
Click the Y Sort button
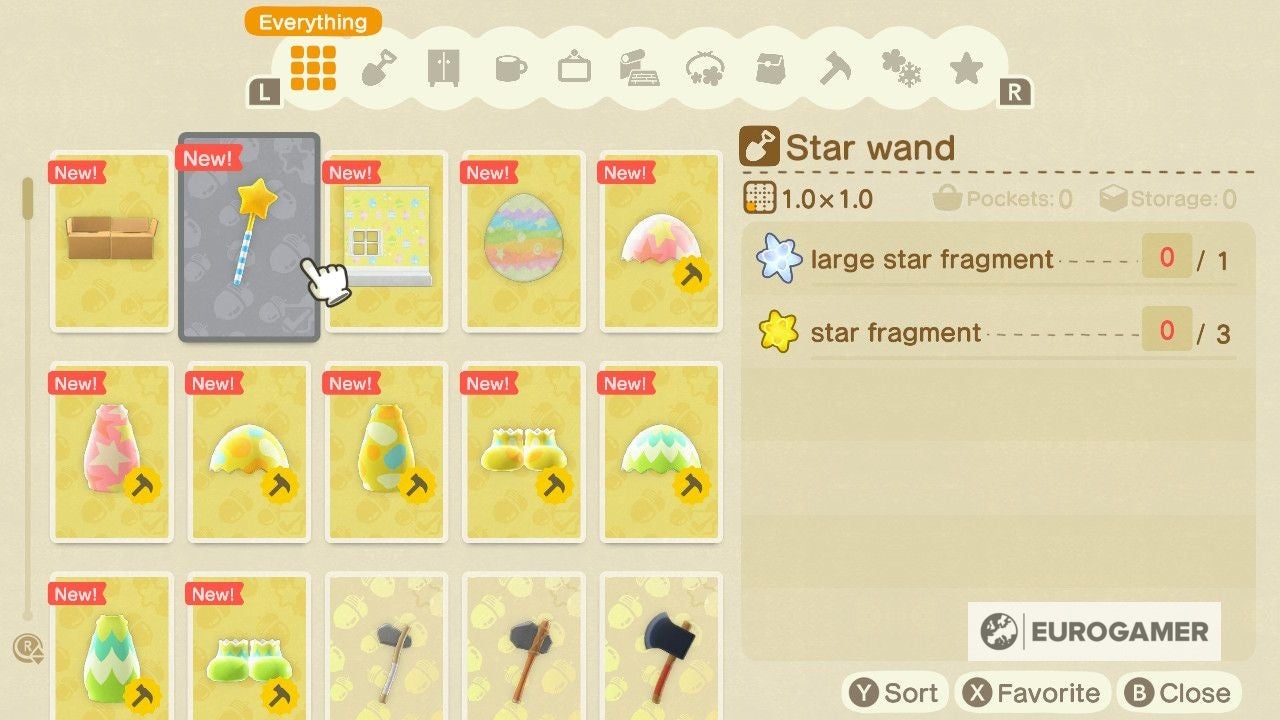tap(894, 691)
